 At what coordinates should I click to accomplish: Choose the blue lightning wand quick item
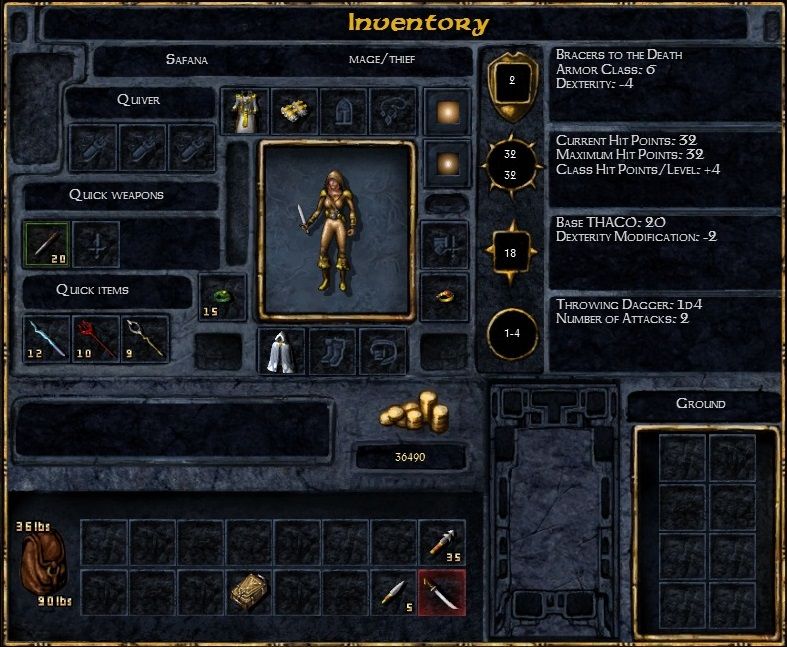pyautogui.click(x=46, y=339)
